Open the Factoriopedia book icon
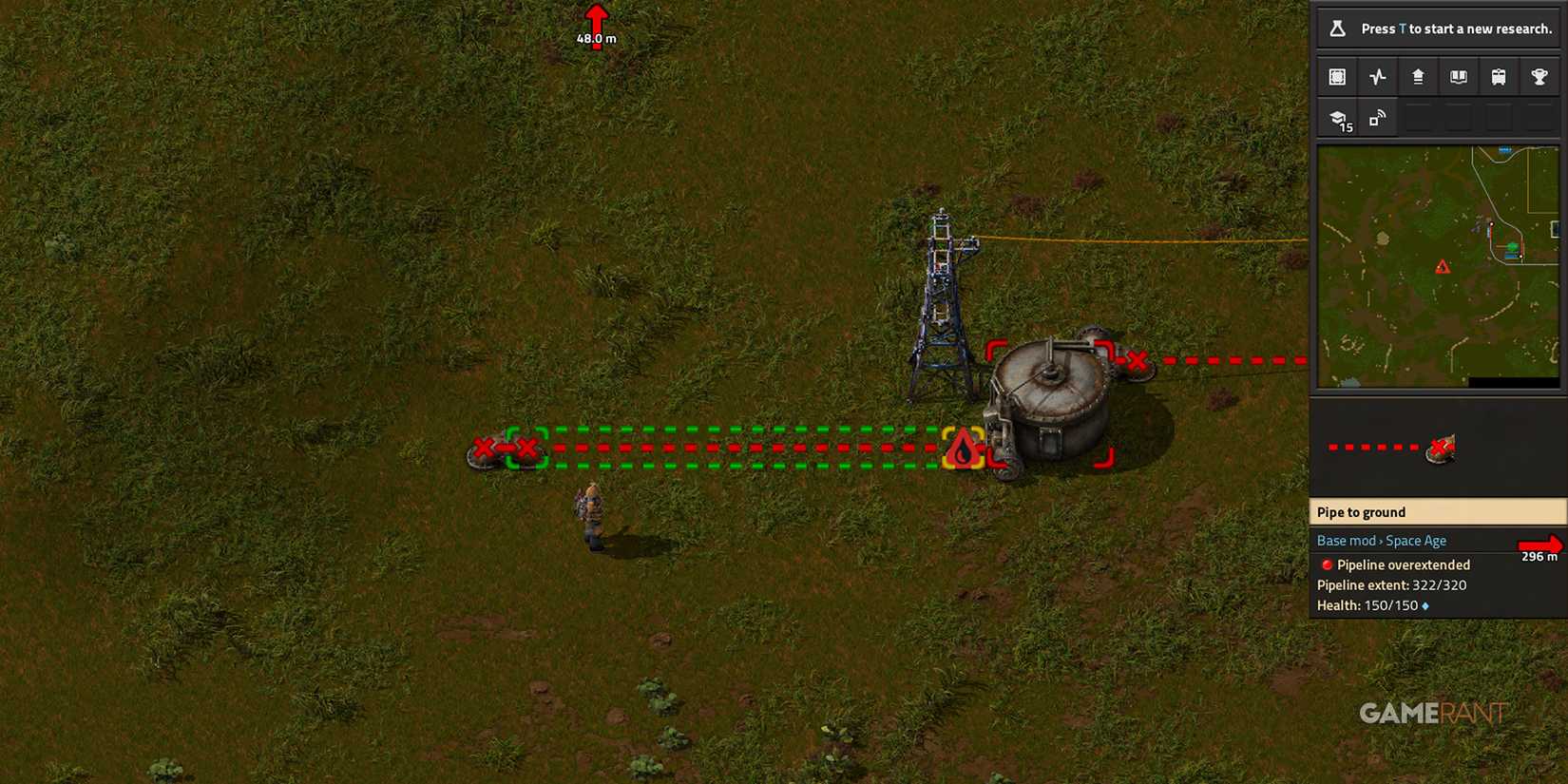1568x784 pixels. [x=1458, y=76]
